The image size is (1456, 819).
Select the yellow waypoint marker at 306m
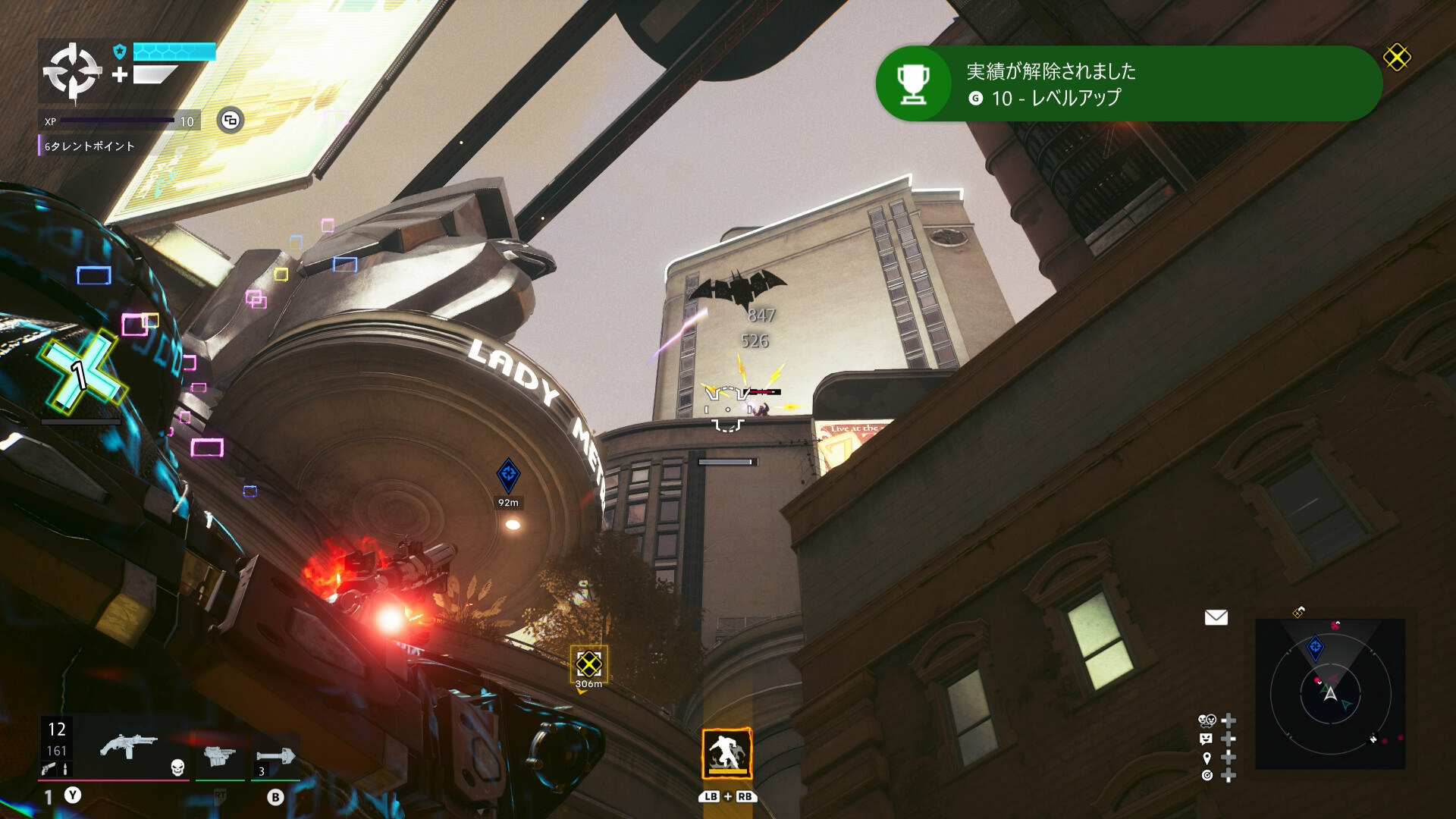tap(588, 664)
